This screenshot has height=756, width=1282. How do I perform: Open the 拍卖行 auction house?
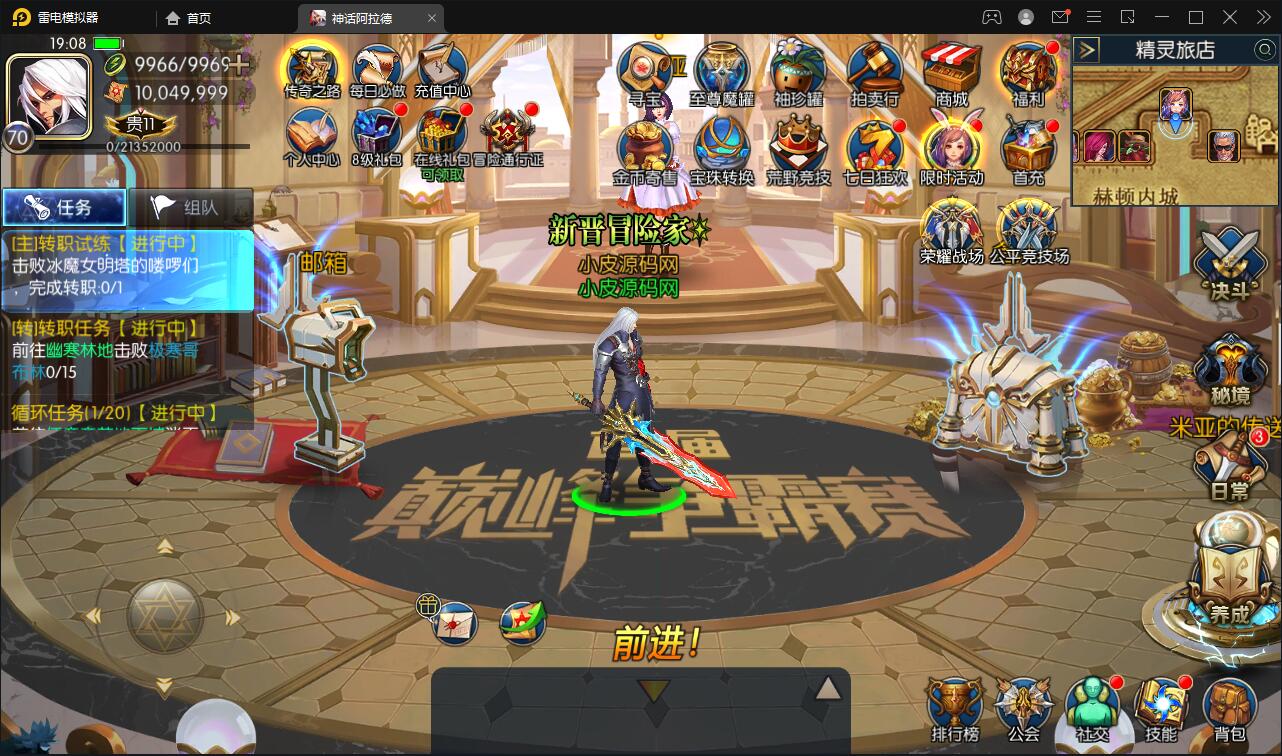[x=874, y=68]
